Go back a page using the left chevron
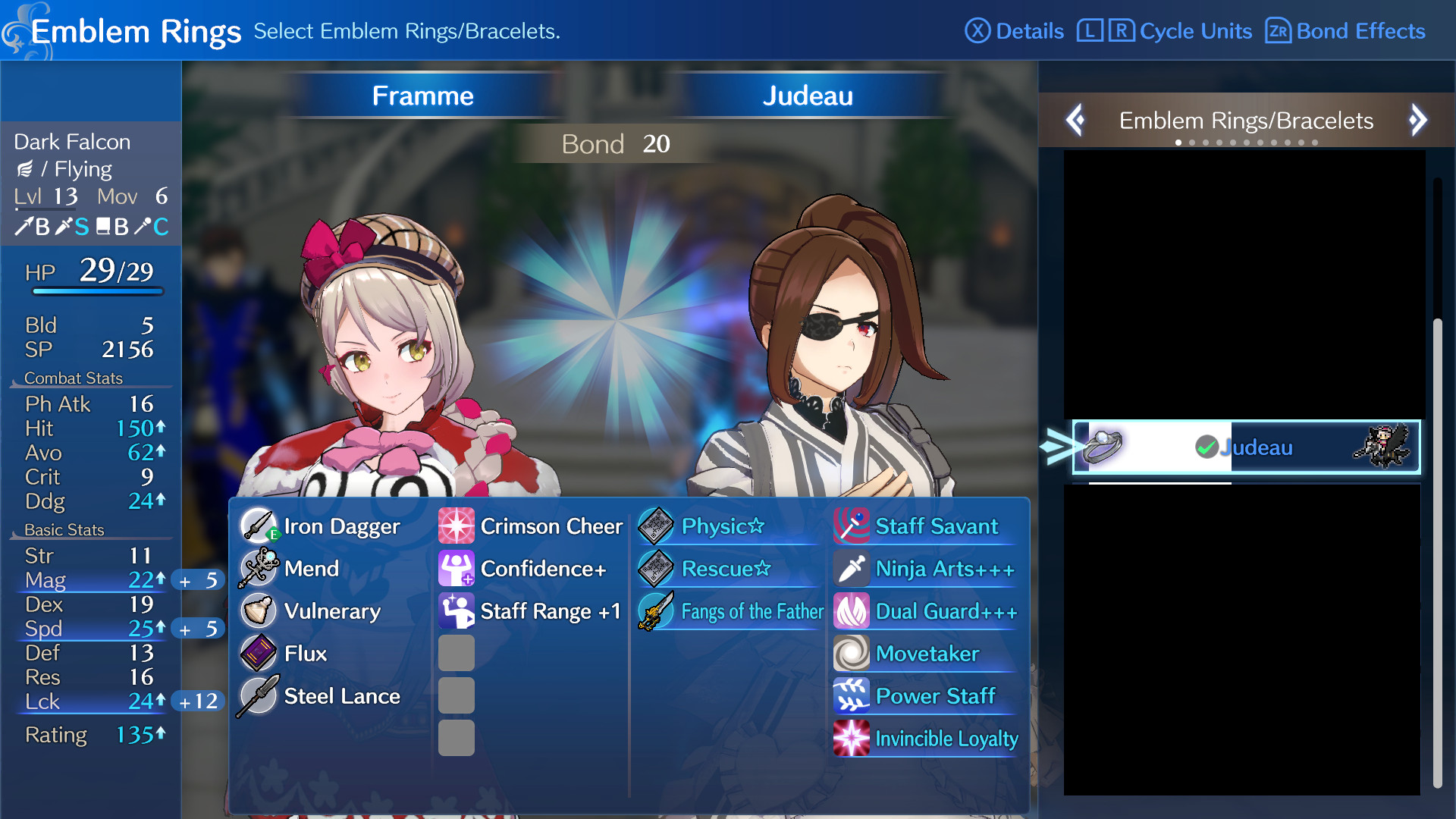The width and height of the screenshot is (1456, 819). [1075, 120]
